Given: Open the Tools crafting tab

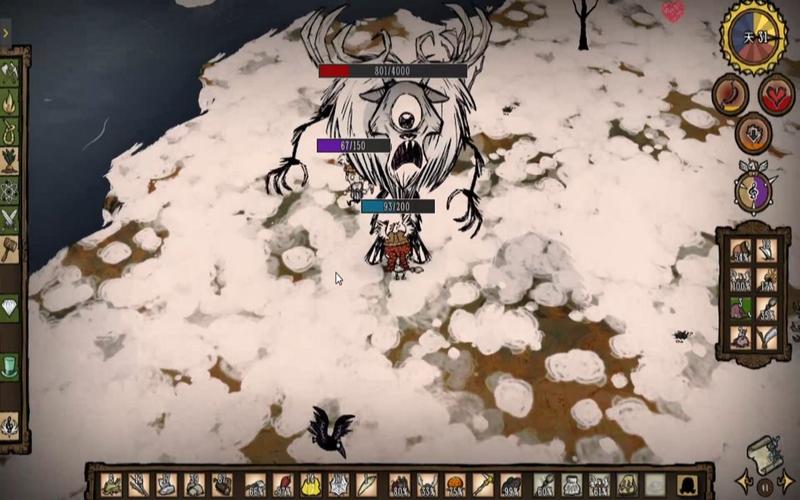Looking at the screenshot, I should tap(10, 71).
